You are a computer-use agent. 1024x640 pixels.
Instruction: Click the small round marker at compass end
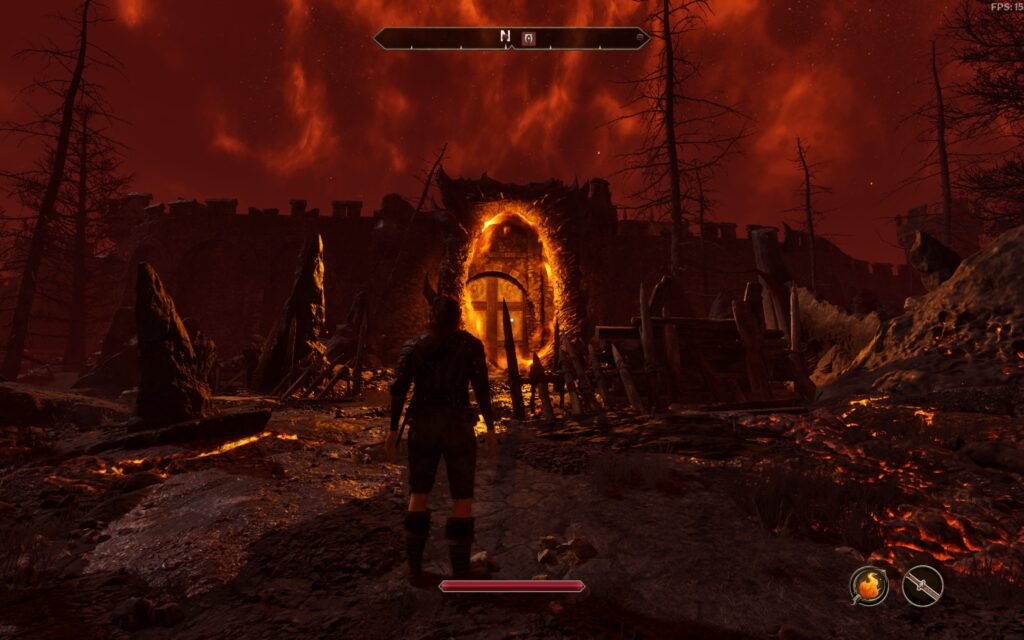coord(641,38)
